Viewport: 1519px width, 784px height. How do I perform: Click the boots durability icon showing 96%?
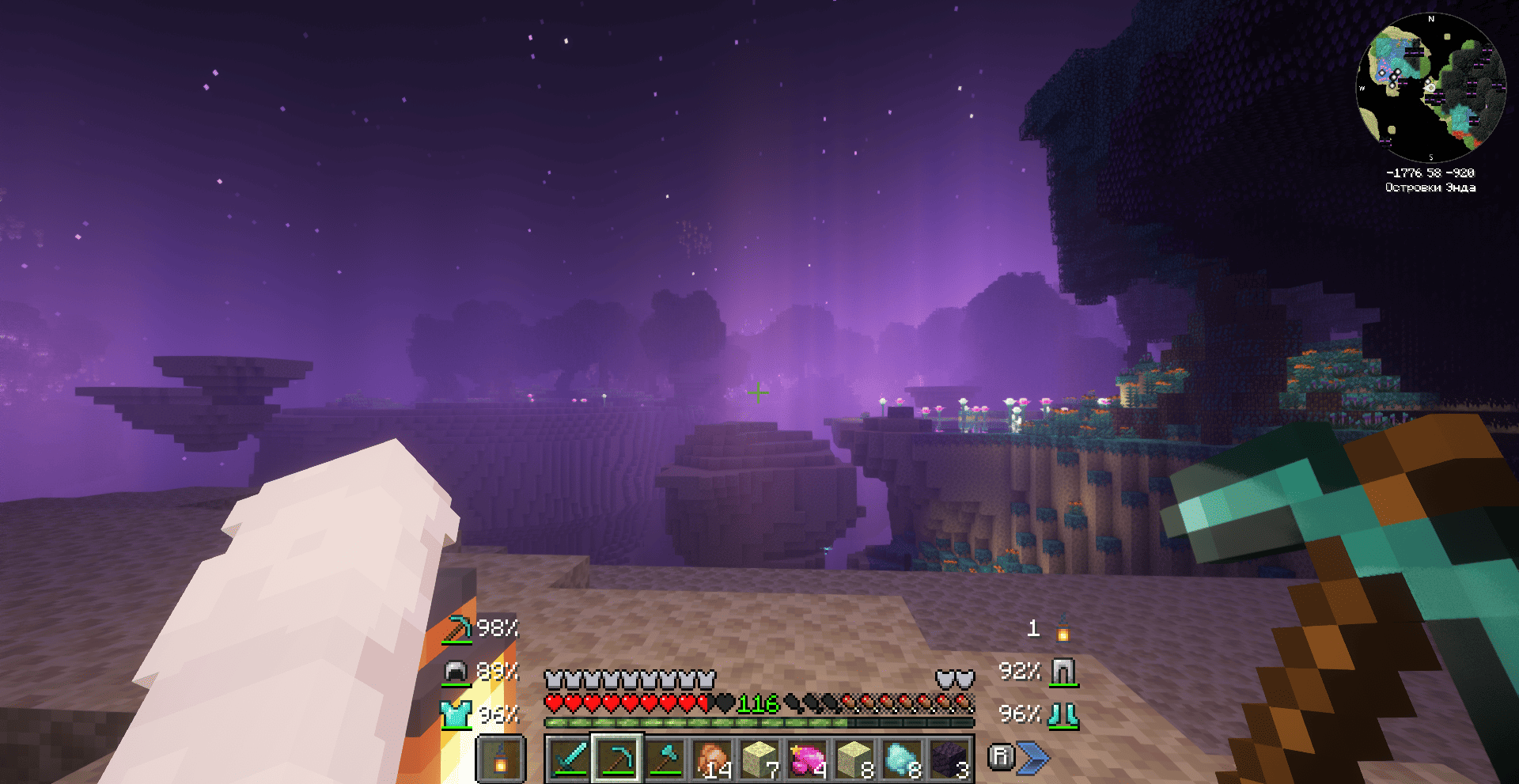pos(1062,713)
